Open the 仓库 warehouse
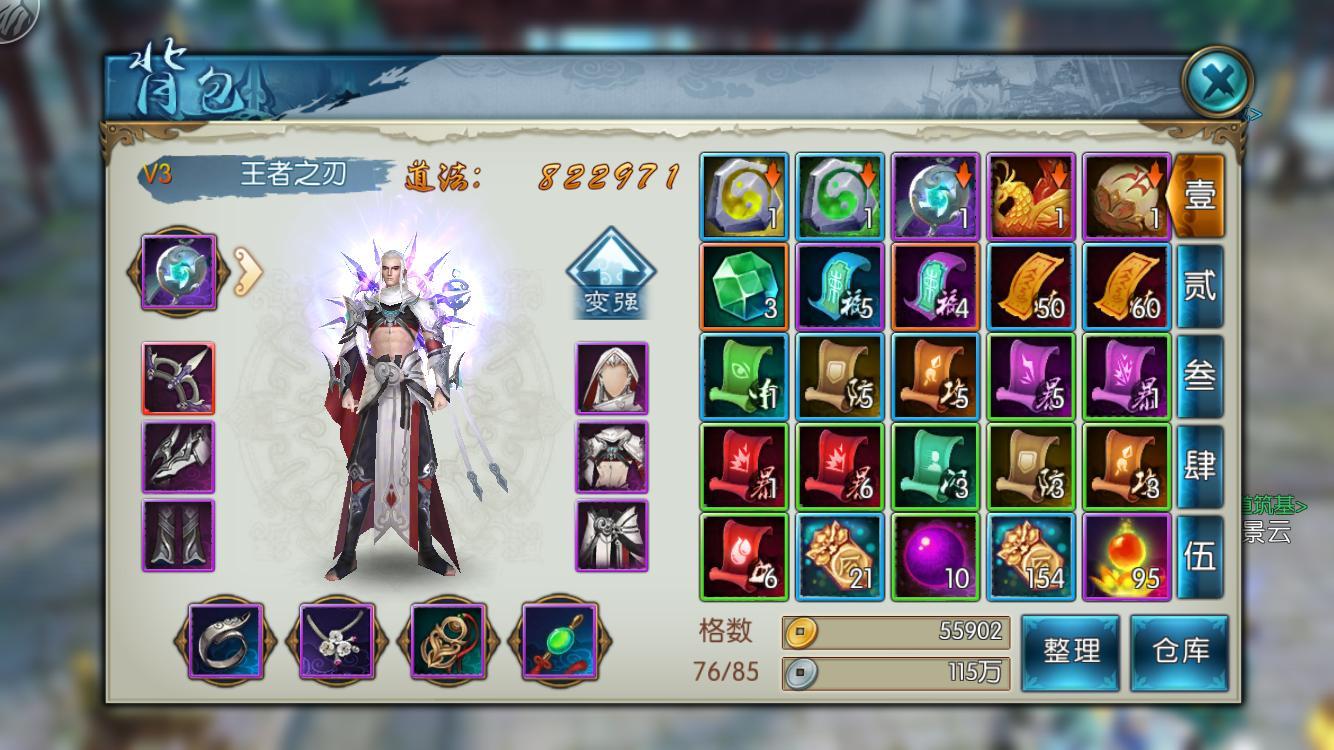 (x=1180, y=652)
